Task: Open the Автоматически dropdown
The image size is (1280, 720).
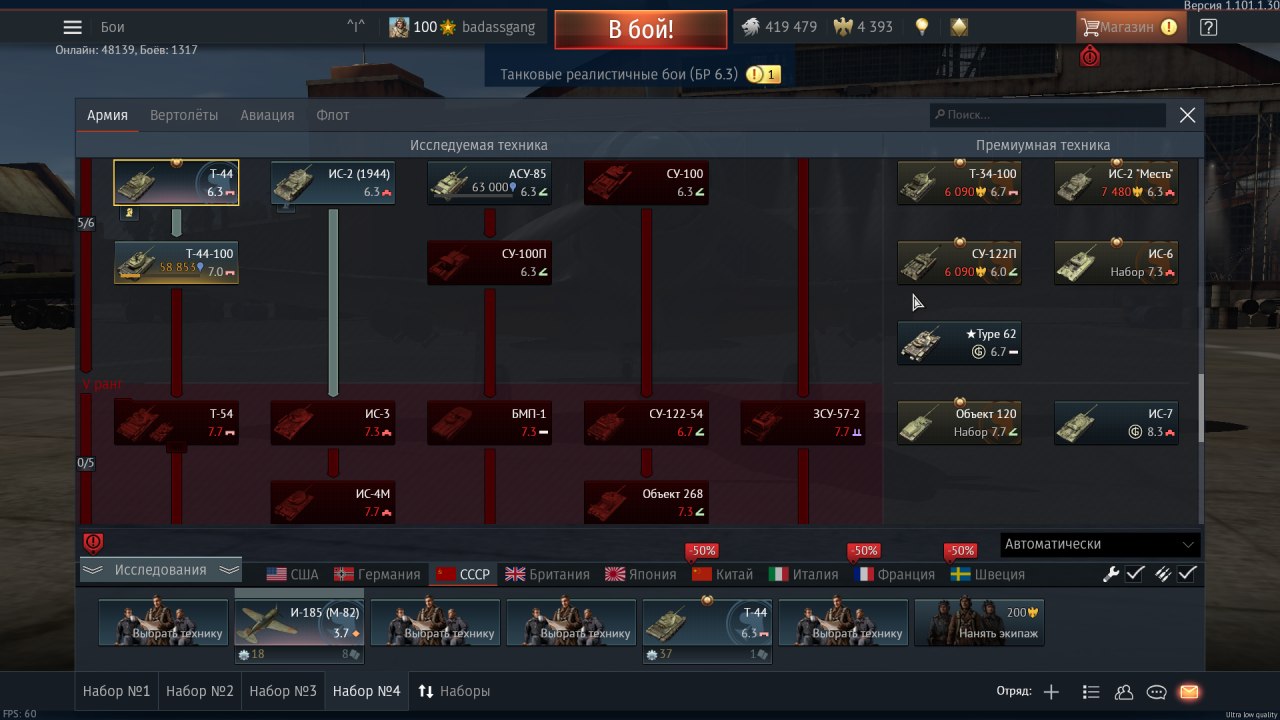Action: pyautogui.click(x=1100, y=544)
